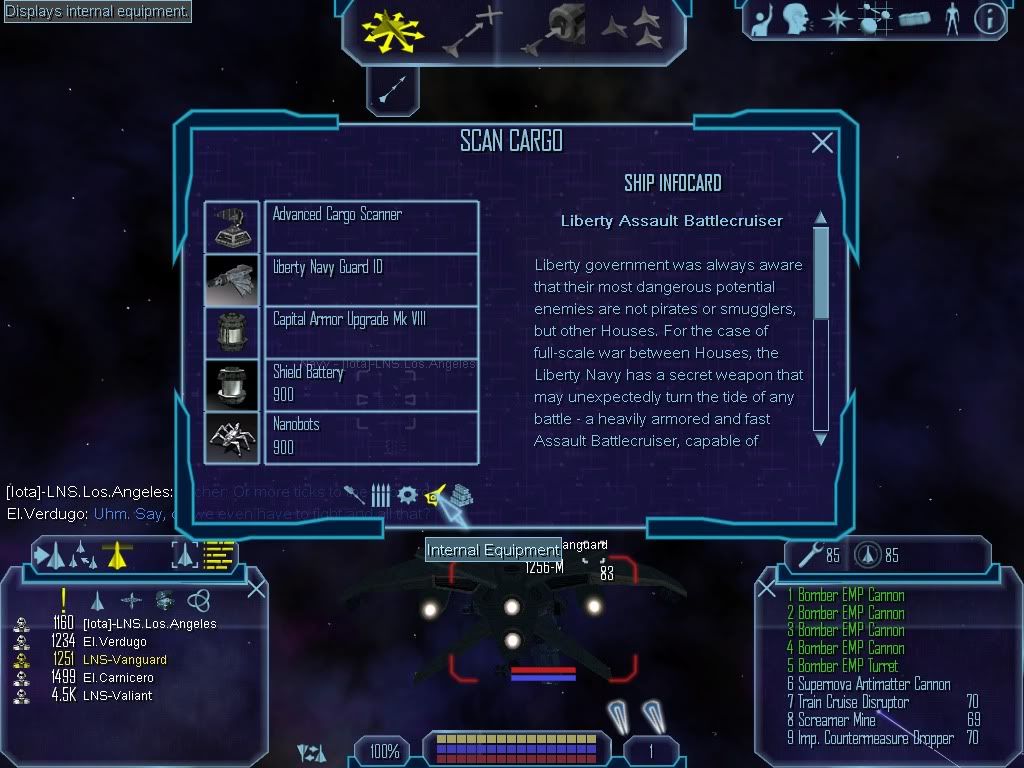Show the stacked crates cargo filter
Viewport: 1024px width, 768px height.
(459, 496)
